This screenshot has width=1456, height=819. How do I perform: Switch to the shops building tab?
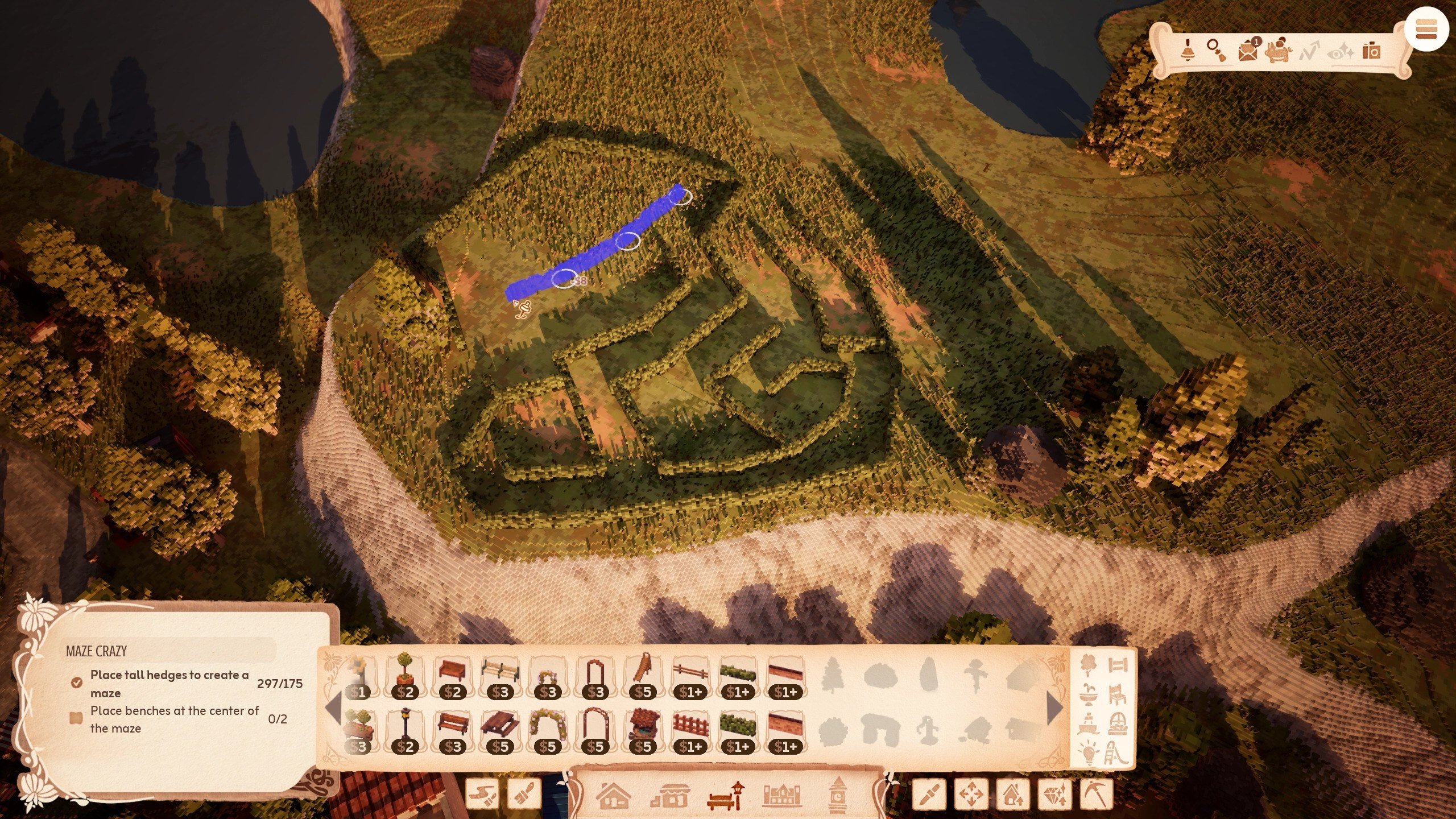coord(669,795)
